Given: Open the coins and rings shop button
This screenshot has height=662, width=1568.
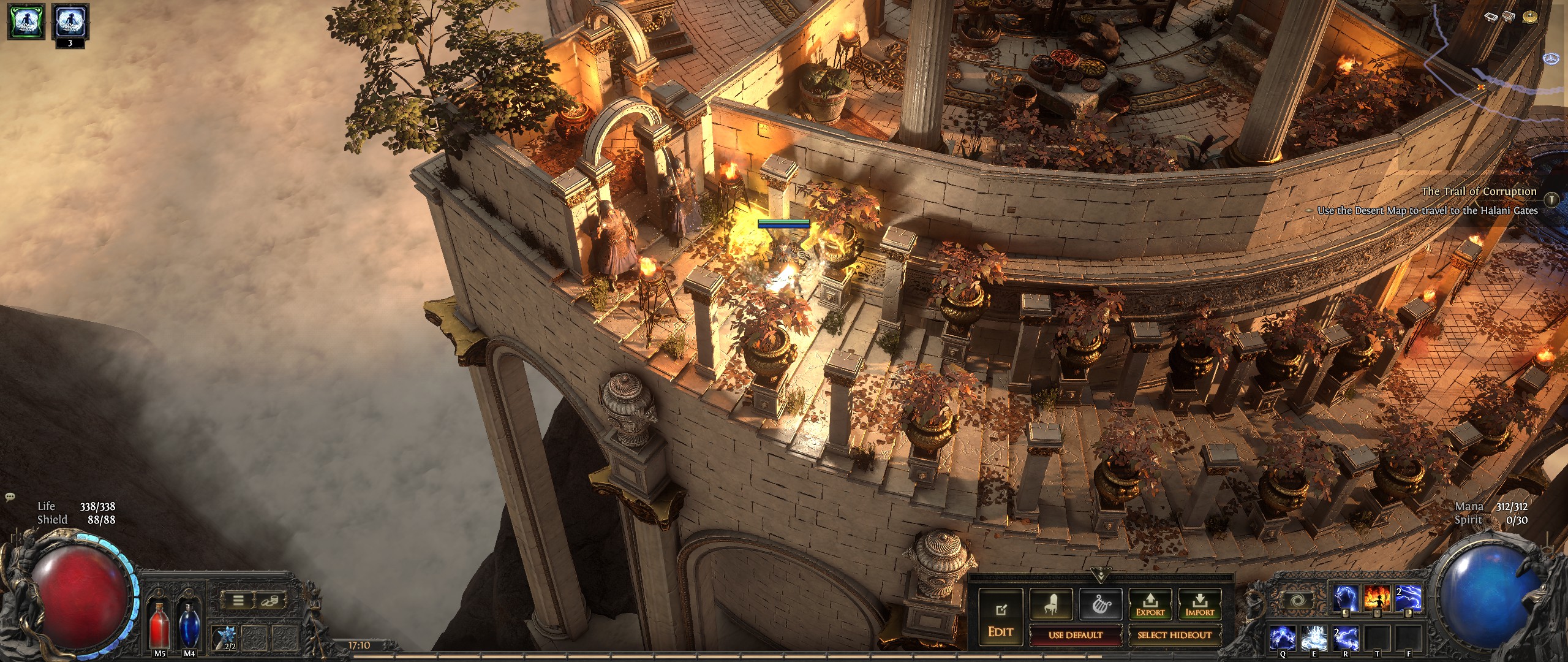Looking at the screenshot, I should (268, 601).
